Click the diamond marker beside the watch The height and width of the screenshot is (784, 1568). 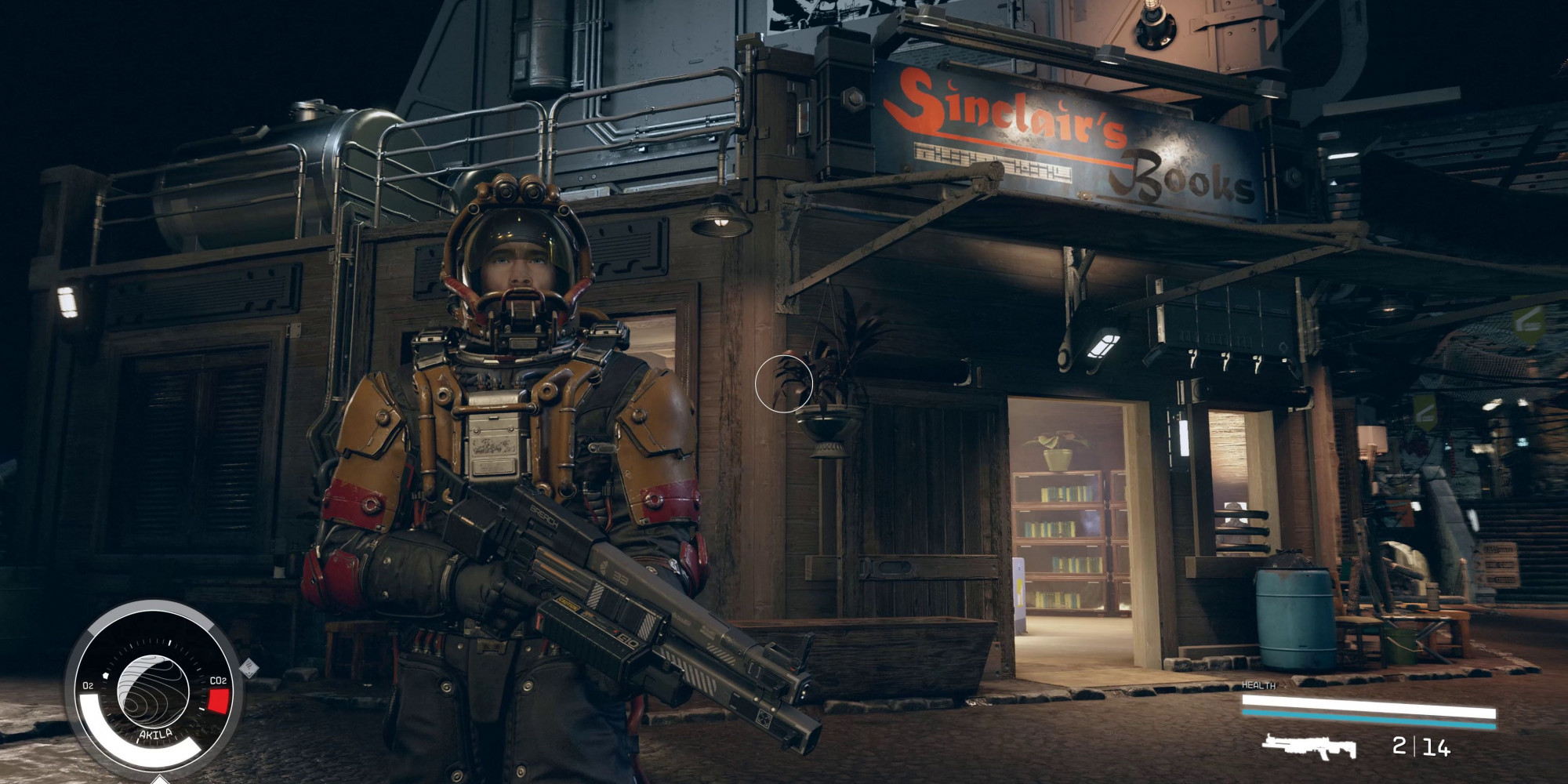249,668
